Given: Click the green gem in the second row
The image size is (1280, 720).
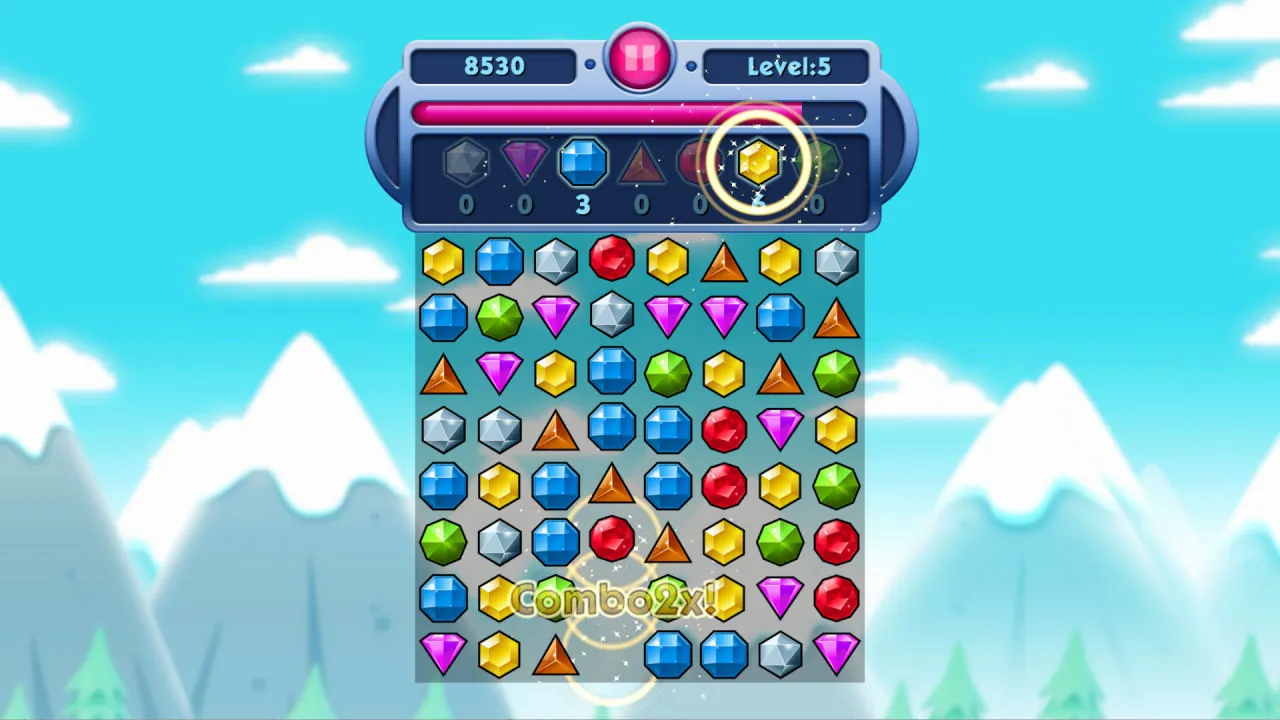Looking at the screenshot, I should tap(499, 317).
